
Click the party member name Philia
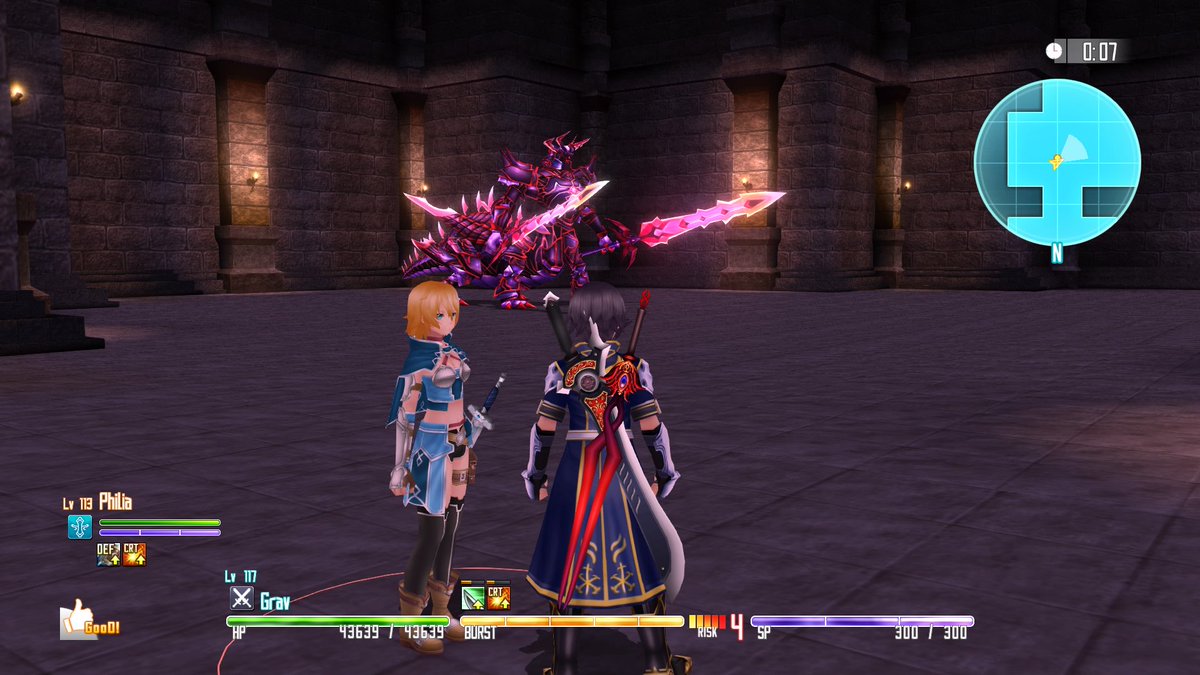pos(115,502)
